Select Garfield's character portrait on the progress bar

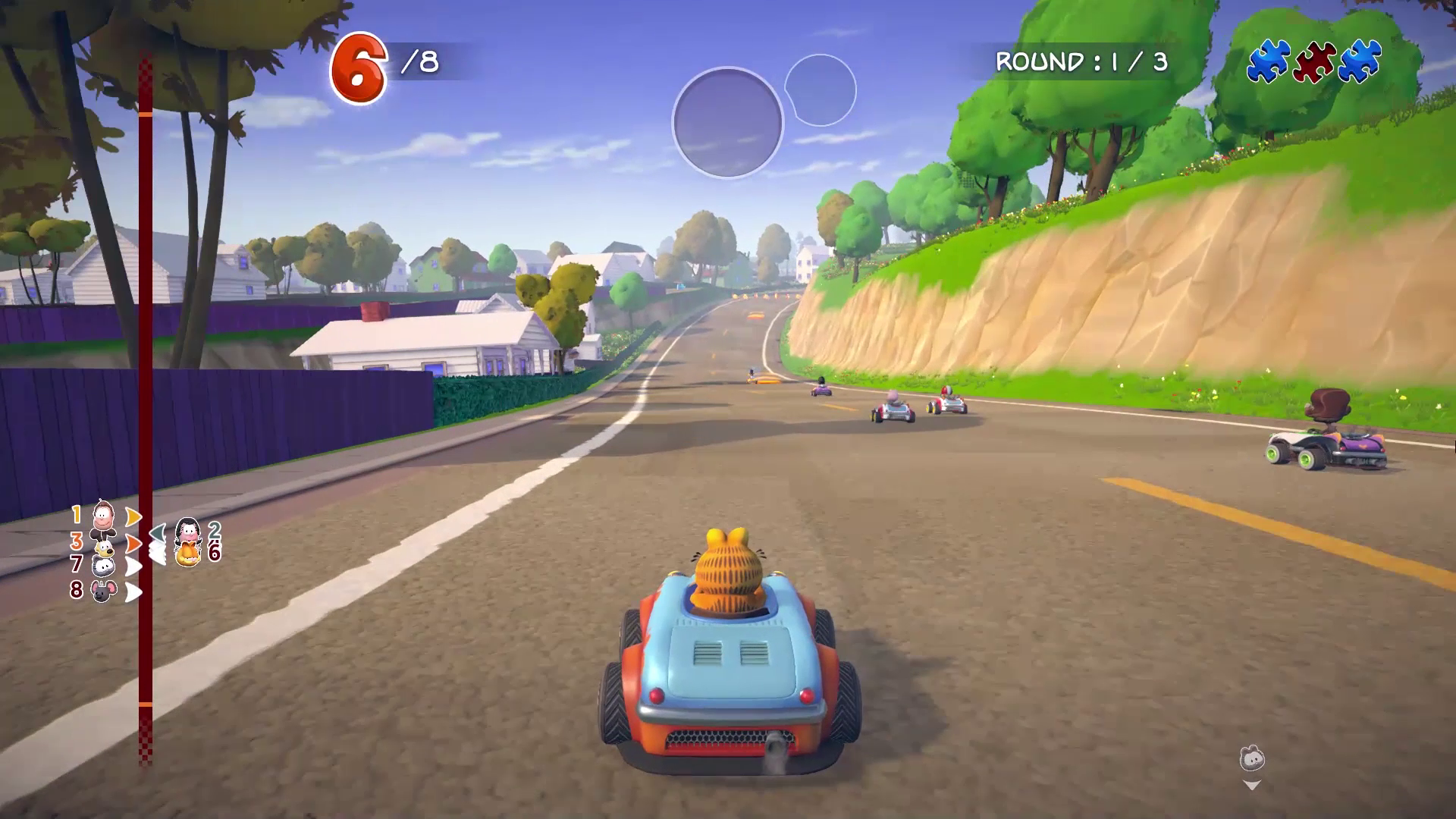coord(187,554)
